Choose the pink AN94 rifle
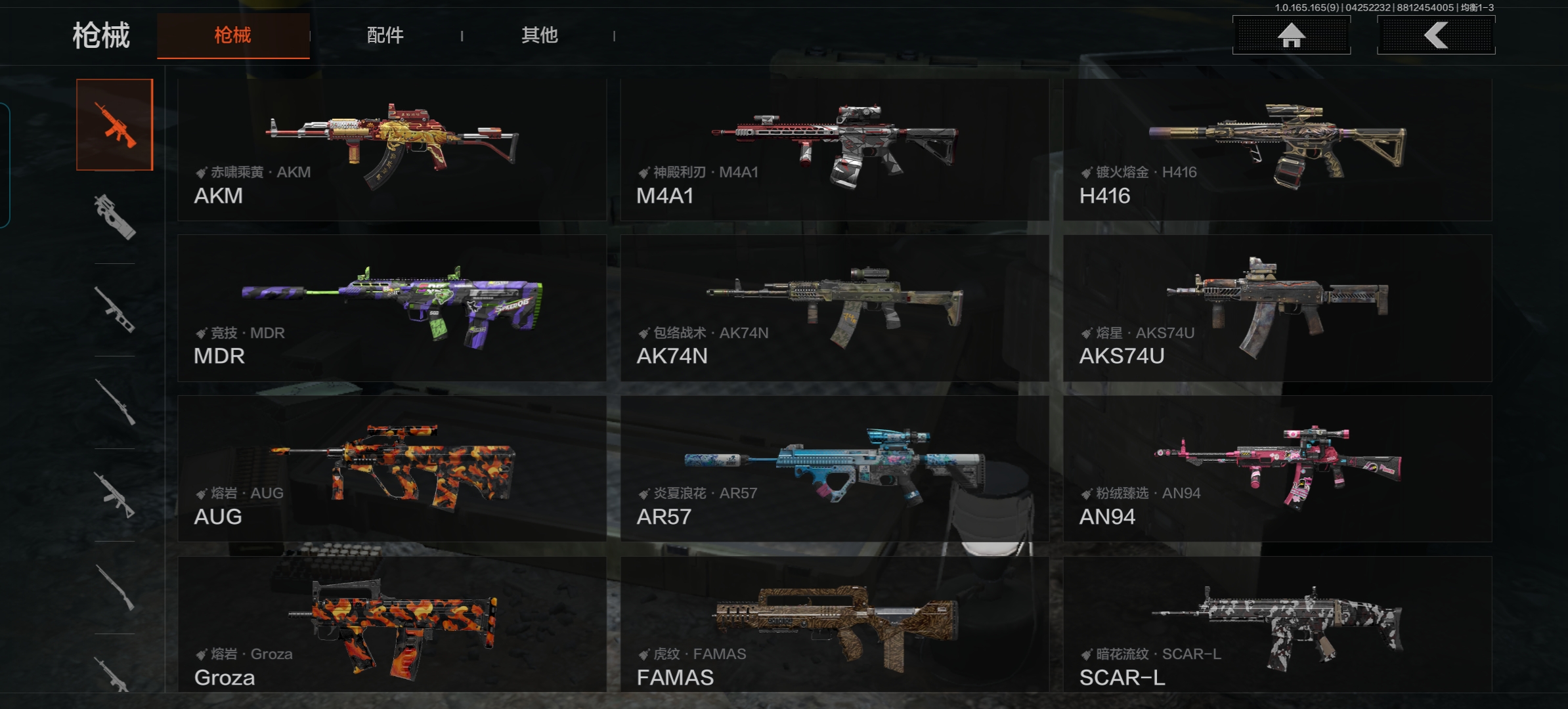Viewport: 1568px width, 709px height. [x=1277, y=469]
